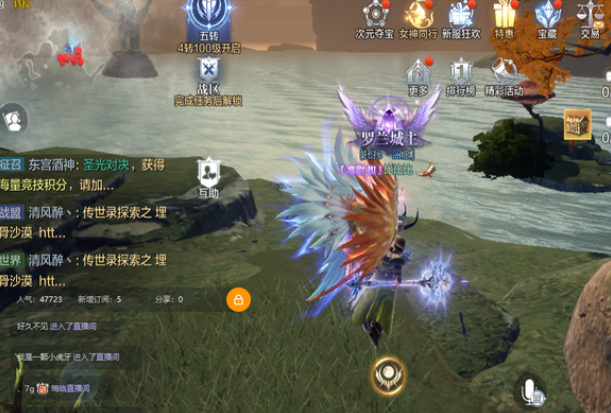Open the 精彩活动 events panel

pyautogui.click(x=503, y=74)
